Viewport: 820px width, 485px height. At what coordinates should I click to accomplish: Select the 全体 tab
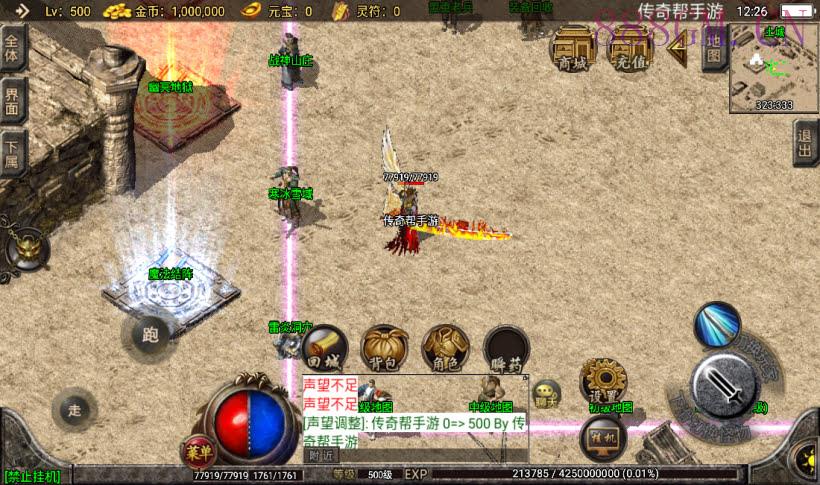pos(12,46)
